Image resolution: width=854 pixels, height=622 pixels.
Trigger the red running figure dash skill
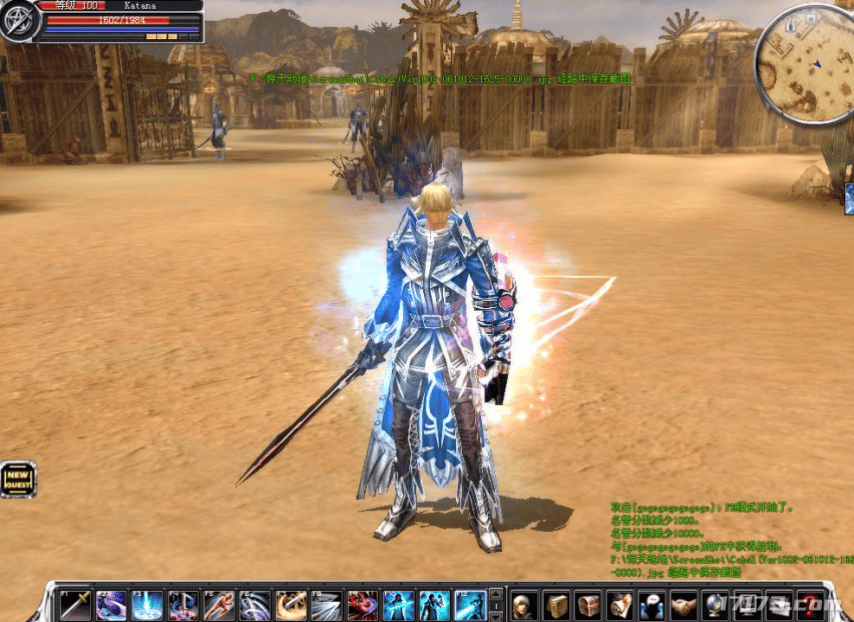[219, 605]
